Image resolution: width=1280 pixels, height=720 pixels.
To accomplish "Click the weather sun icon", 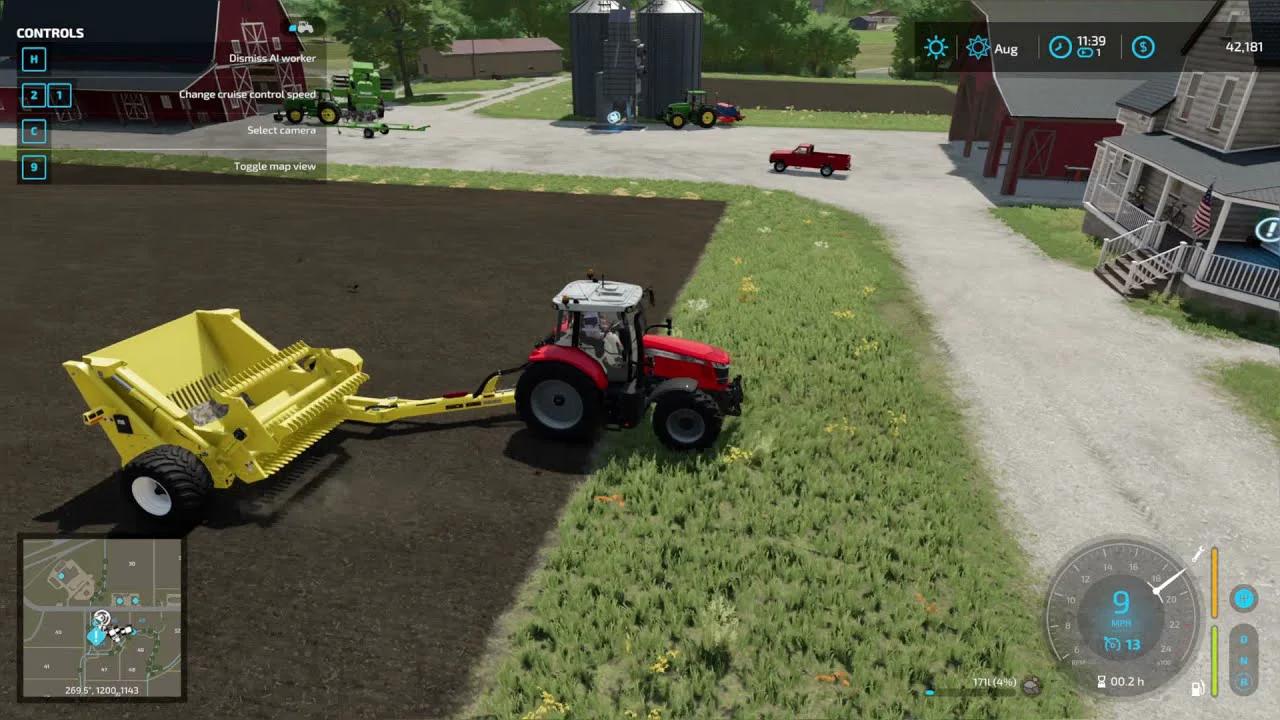I will [x=935, y=48].
